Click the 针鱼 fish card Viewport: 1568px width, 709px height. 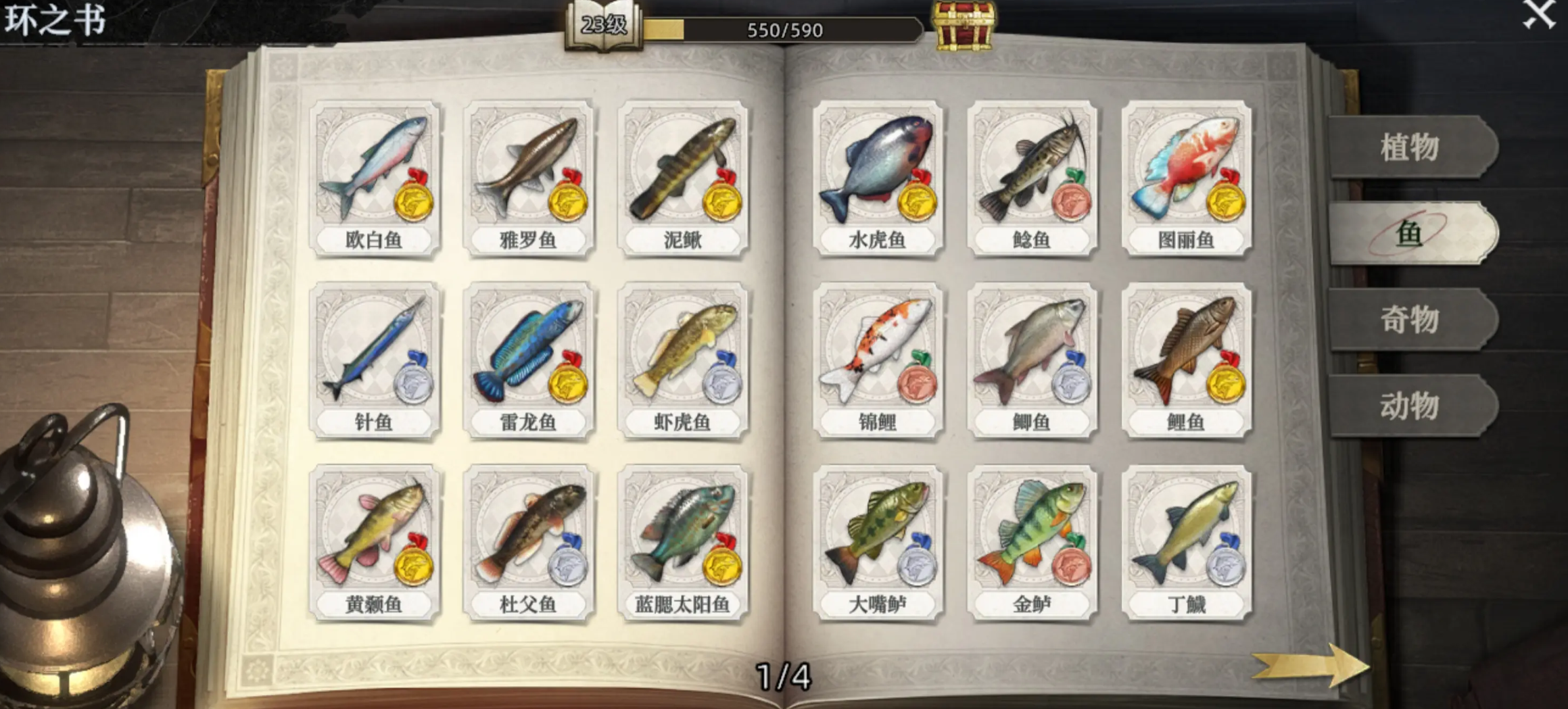coord(375,361)
